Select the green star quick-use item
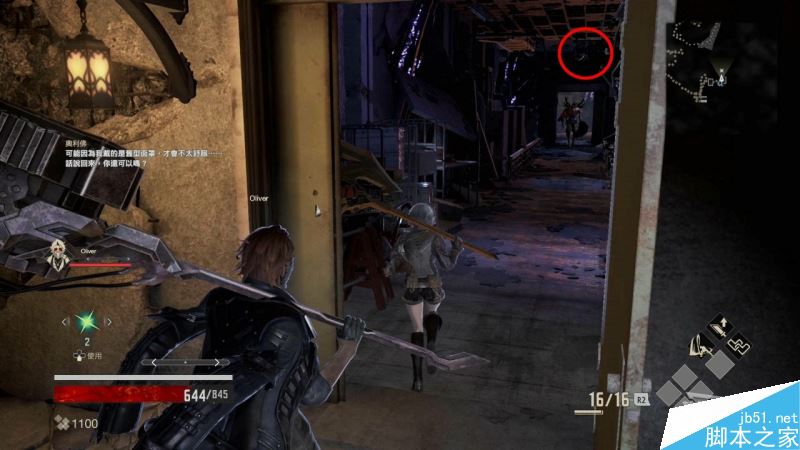Image resolution: width=800 pixels, height=450 pixels. pyautogui.click(x=87, y=321)
